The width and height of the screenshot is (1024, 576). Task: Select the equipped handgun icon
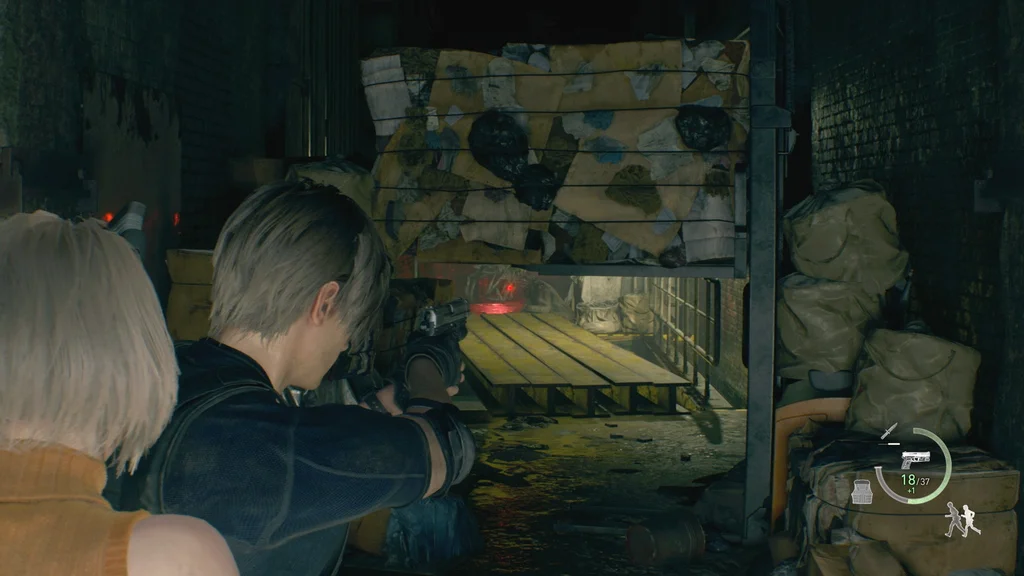(x=914, y=459)
